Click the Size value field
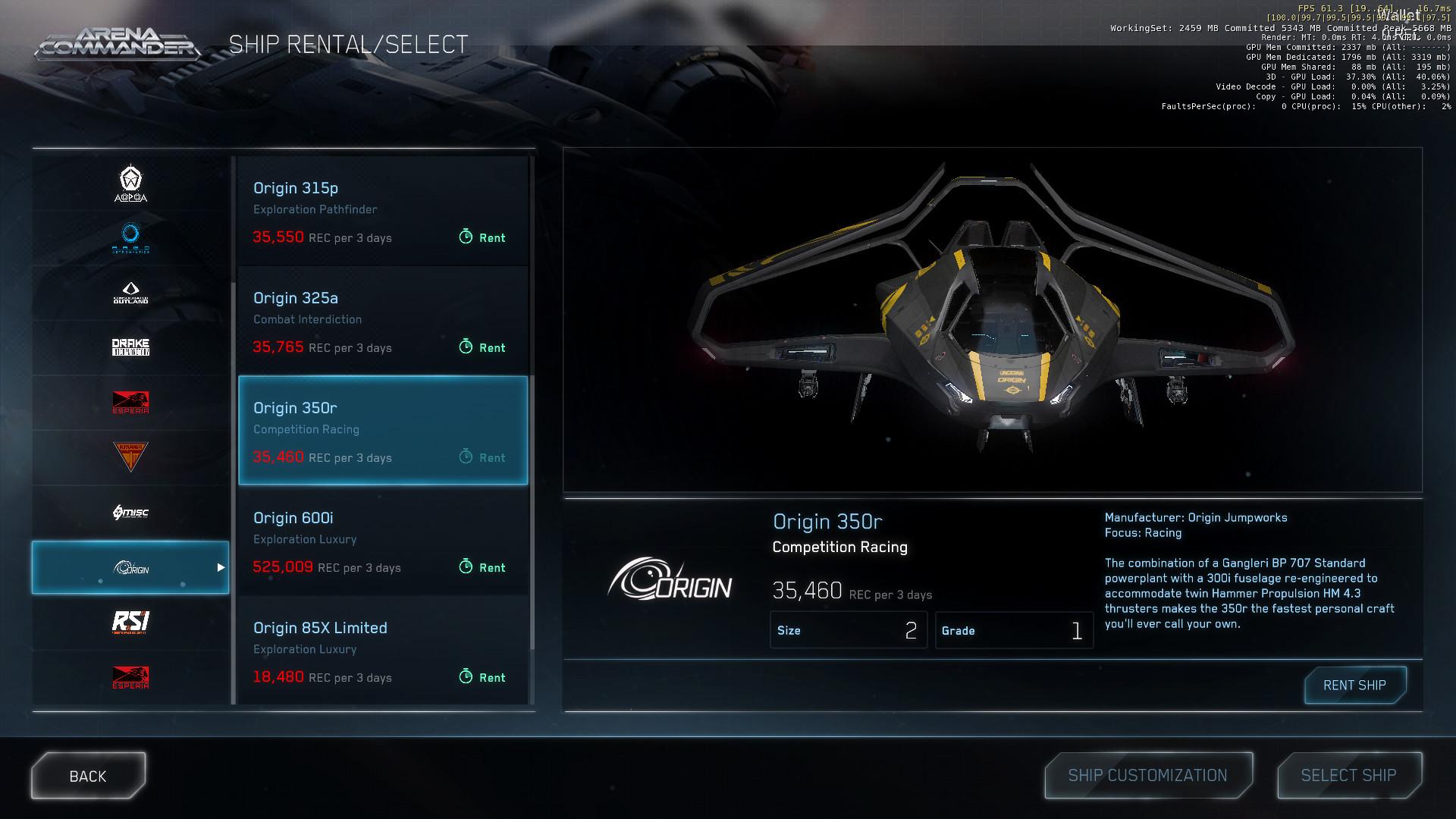This screenshot has width=1456, height=819. coord(849,630)
